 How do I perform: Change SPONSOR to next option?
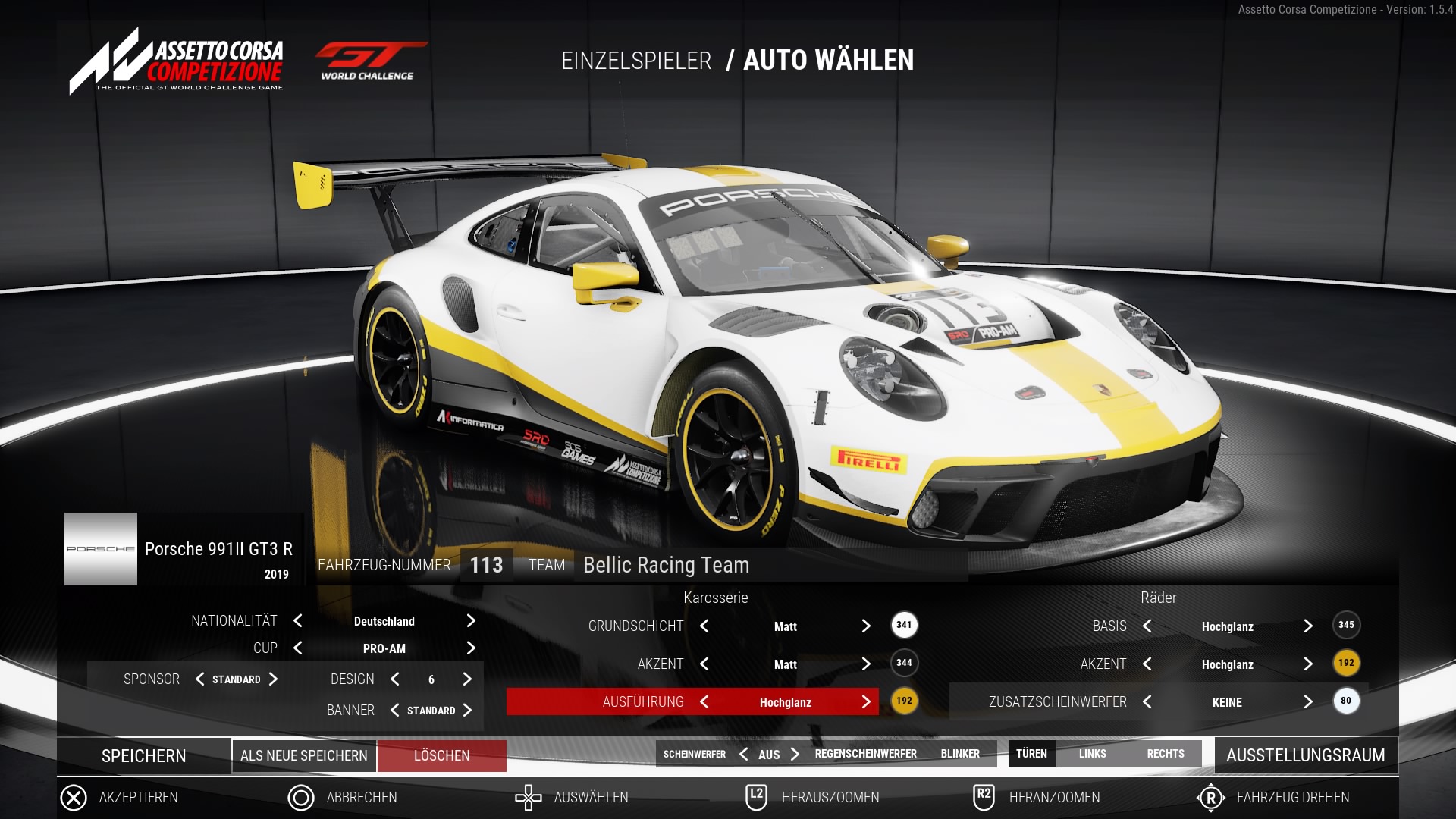[x=274, y=679]
